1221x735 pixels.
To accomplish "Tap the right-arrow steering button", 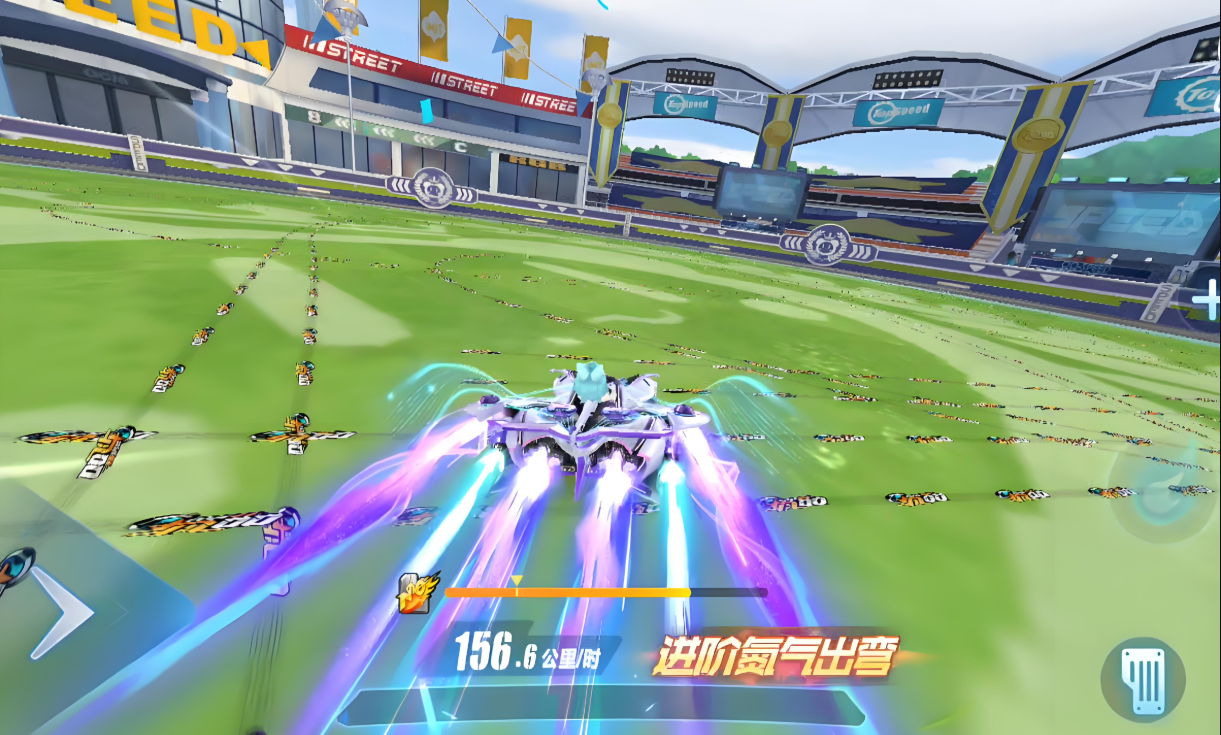I will [62, 613].
